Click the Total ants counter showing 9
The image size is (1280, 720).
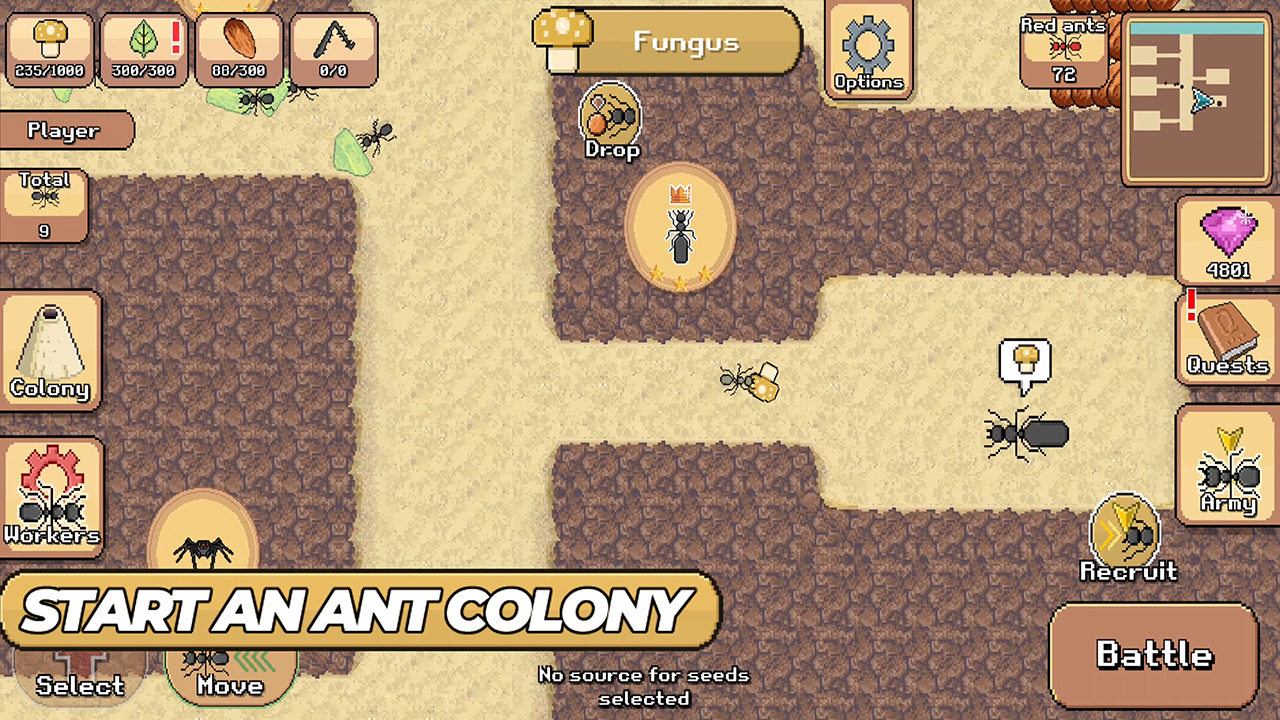44,205
